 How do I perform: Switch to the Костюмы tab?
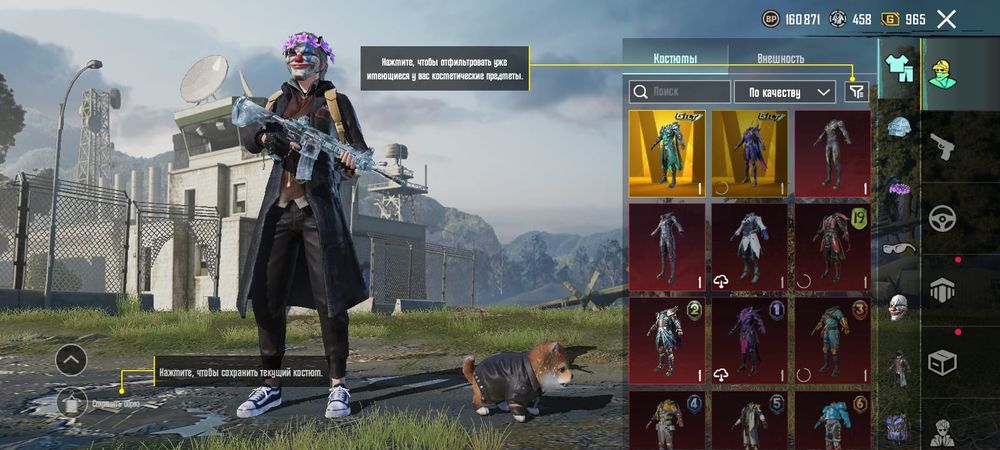(675, 59)
